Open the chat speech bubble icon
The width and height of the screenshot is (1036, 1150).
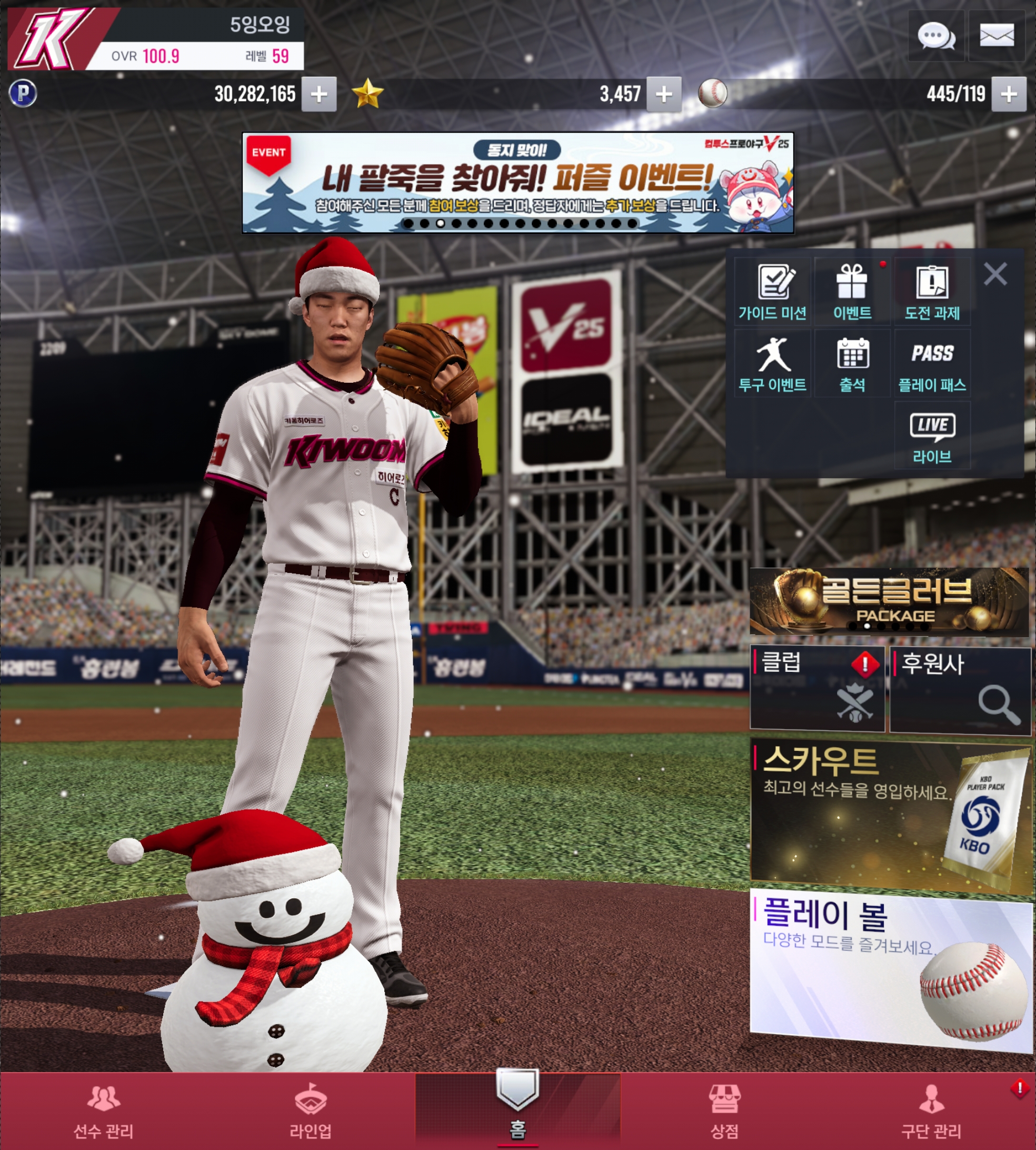[935, 36]
